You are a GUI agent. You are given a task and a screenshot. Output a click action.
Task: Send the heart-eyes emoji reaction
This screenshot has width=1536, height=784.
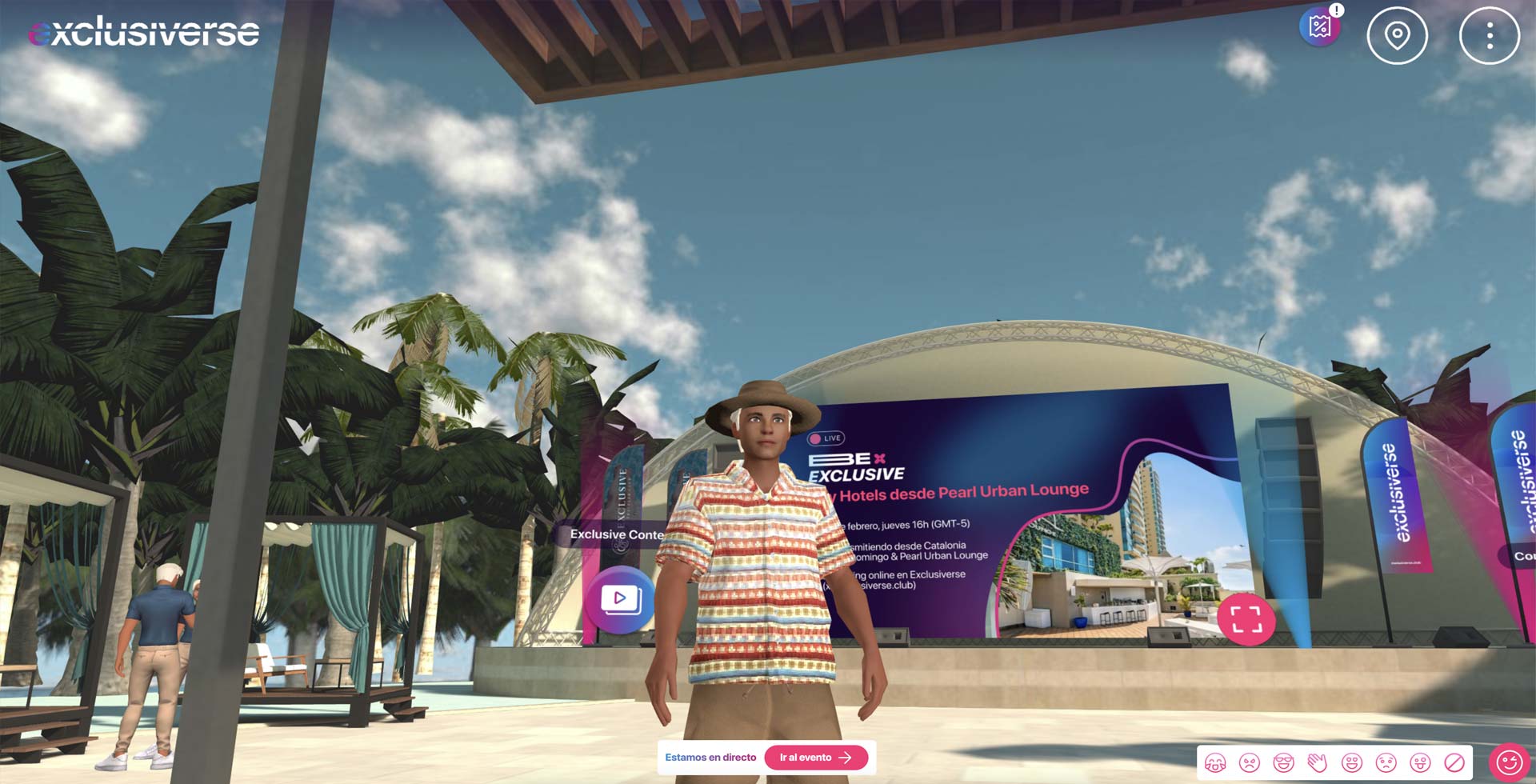click(1352, 763)
